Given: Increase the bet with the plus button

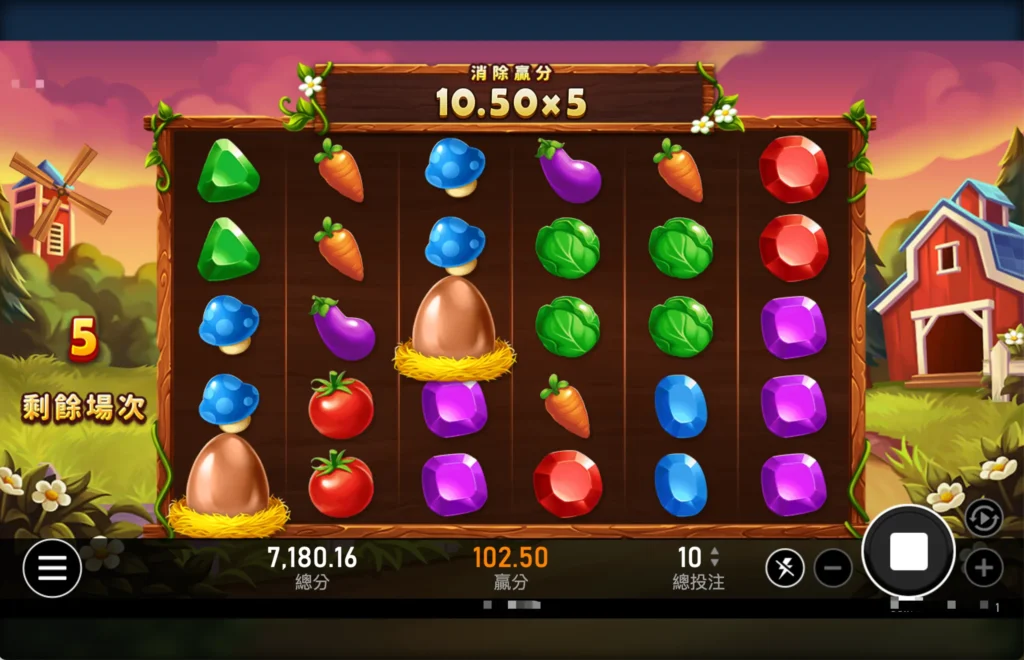Looking at the screenshot, I should point(983,569).
